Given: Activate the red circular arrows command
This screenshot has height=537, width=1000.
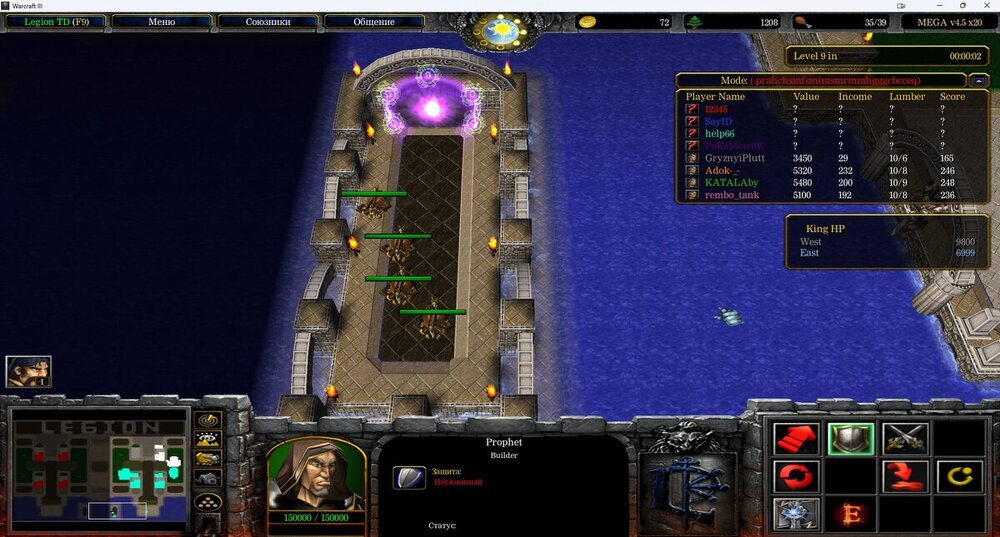Looking at the screenshot, I should click(x=796, y=476).
